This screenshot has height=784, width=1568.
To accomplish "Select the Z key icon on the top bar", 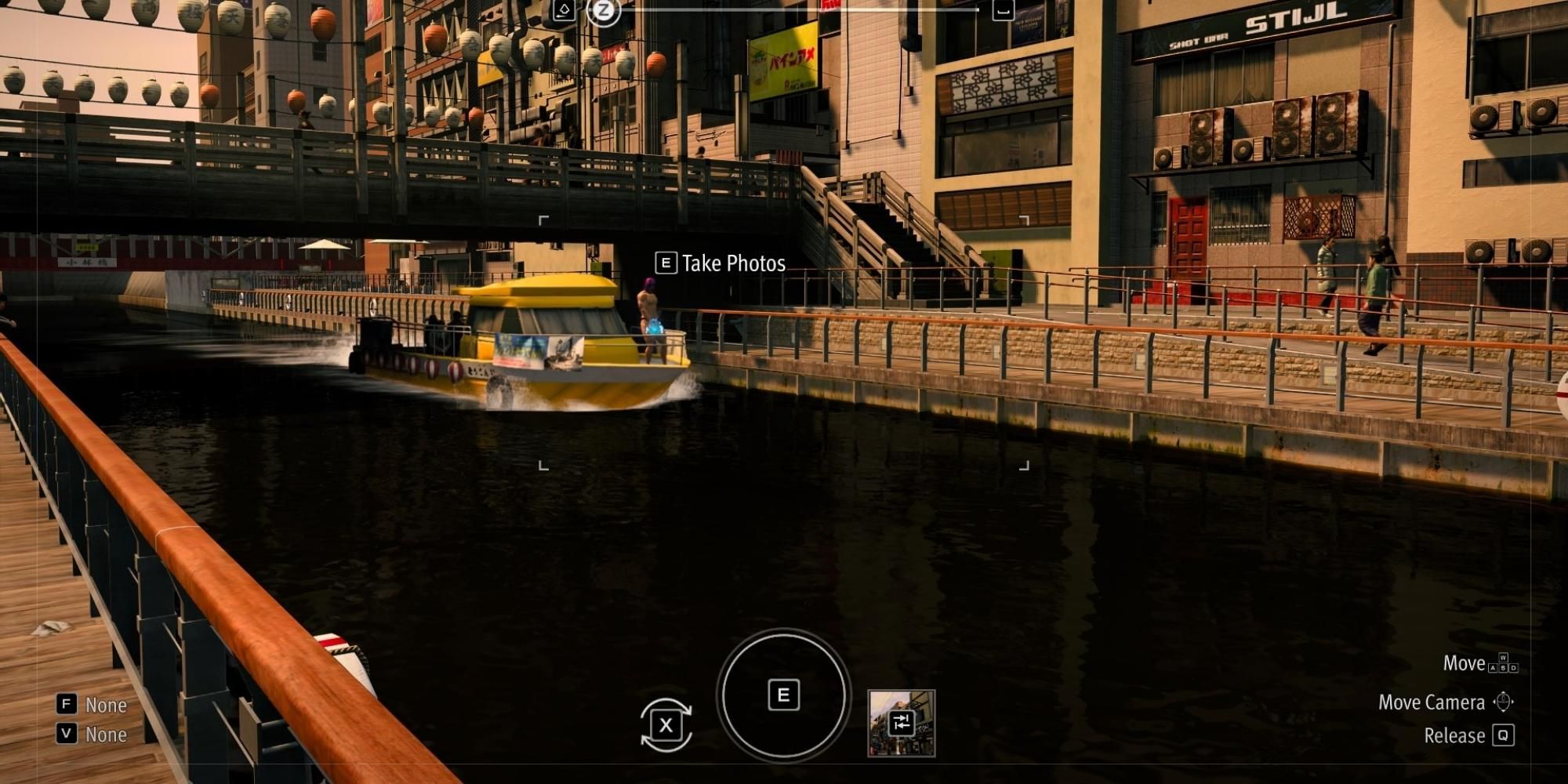I will (x=604, y=12).
